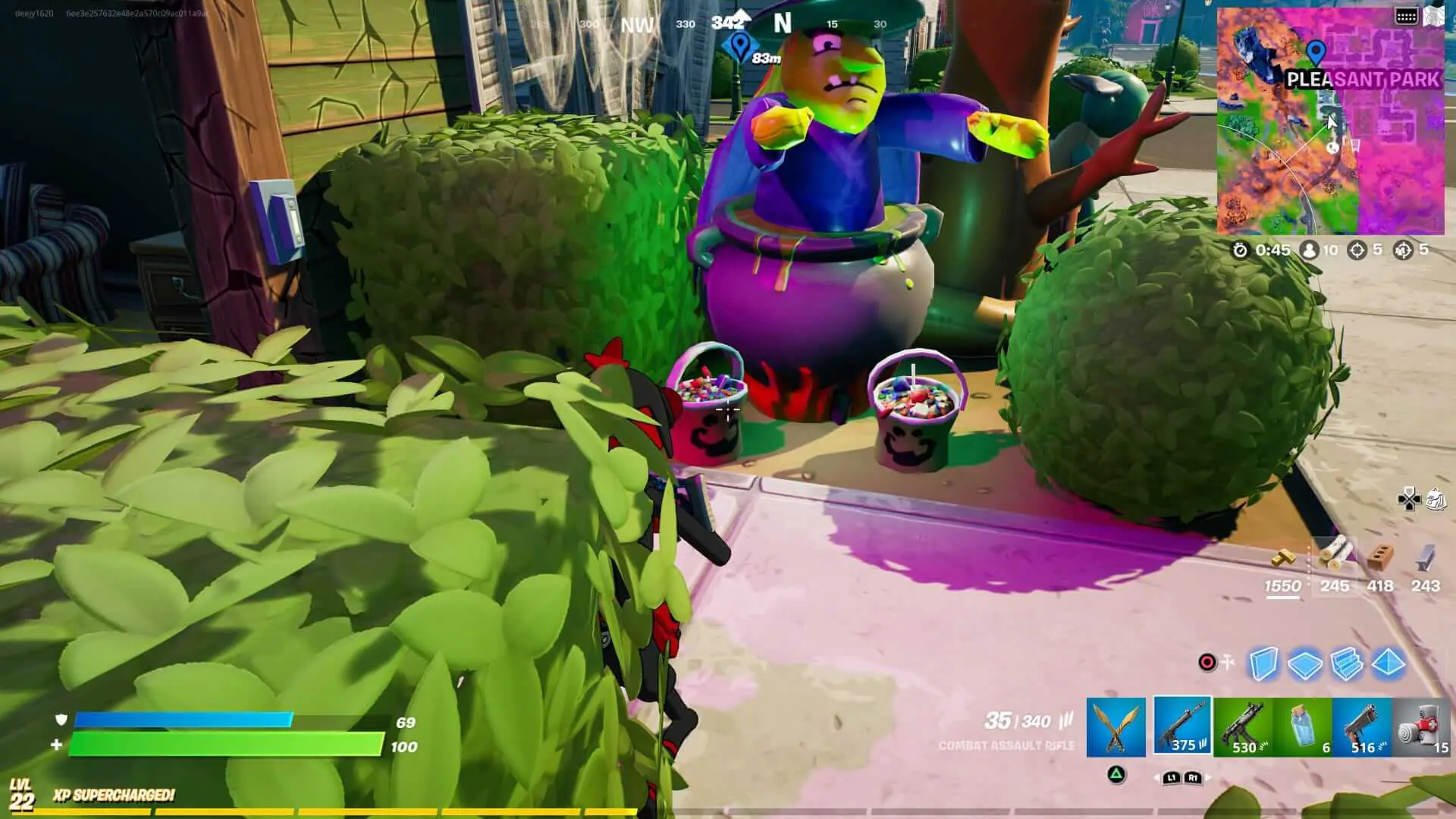Click the eliminations crosshair icon

(1357, 250)
